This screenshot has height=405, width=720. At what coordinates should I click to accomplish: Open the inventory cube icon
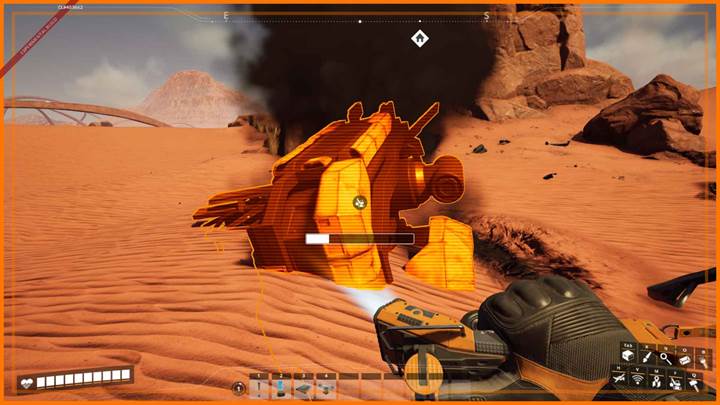click(x=629, y=359)
